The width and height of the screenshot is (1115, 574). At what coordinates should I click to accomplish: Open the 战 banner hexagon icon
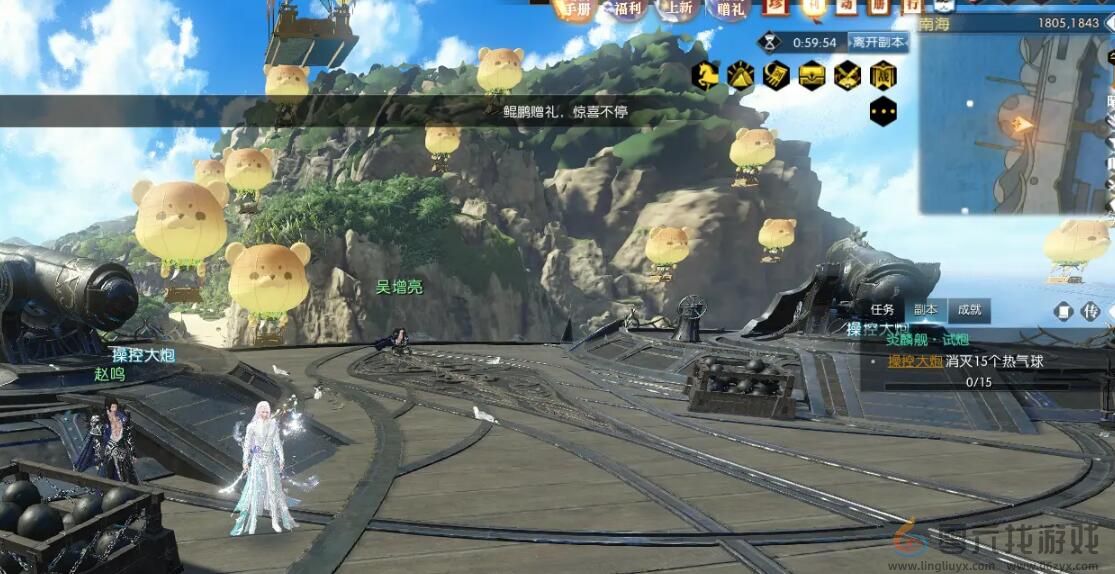[883, 75]
